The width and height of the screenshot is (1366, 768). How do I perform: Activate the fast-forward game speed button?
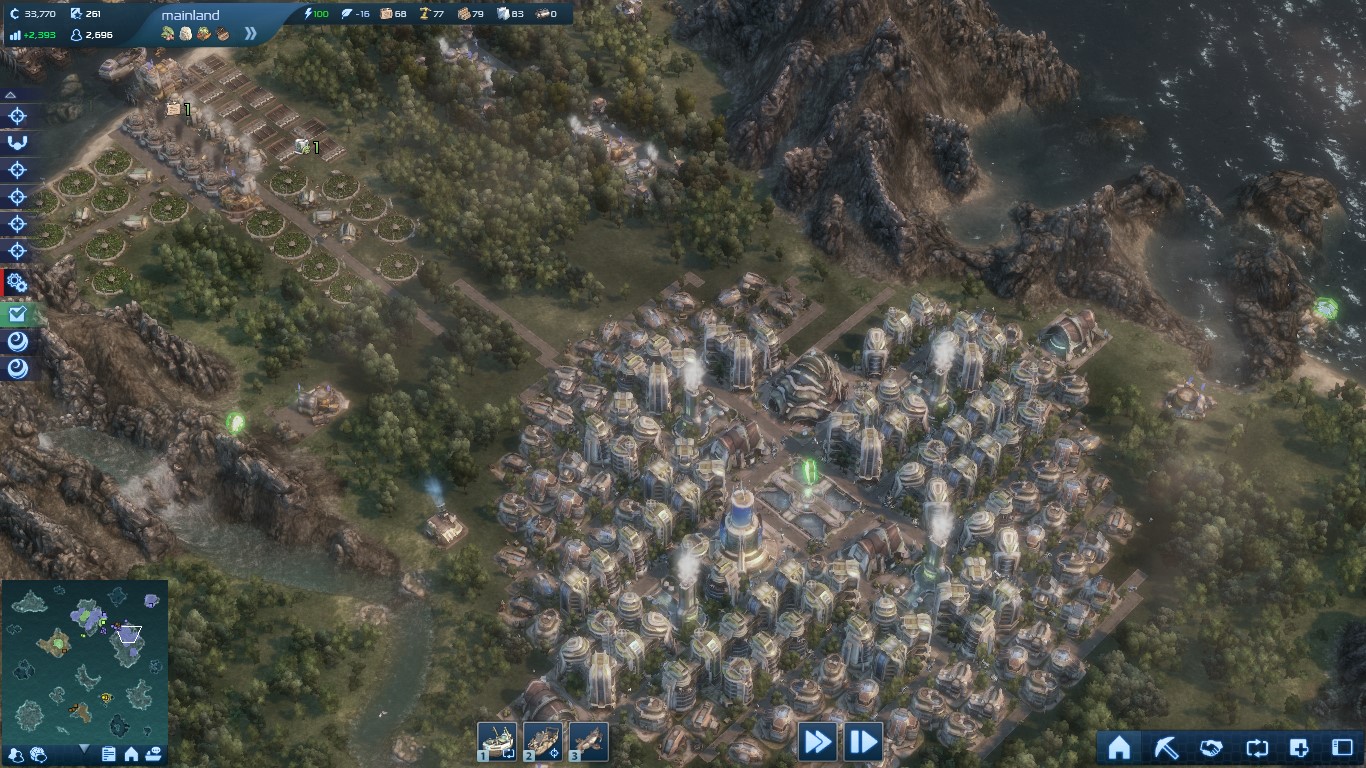[x=816, y=741]
